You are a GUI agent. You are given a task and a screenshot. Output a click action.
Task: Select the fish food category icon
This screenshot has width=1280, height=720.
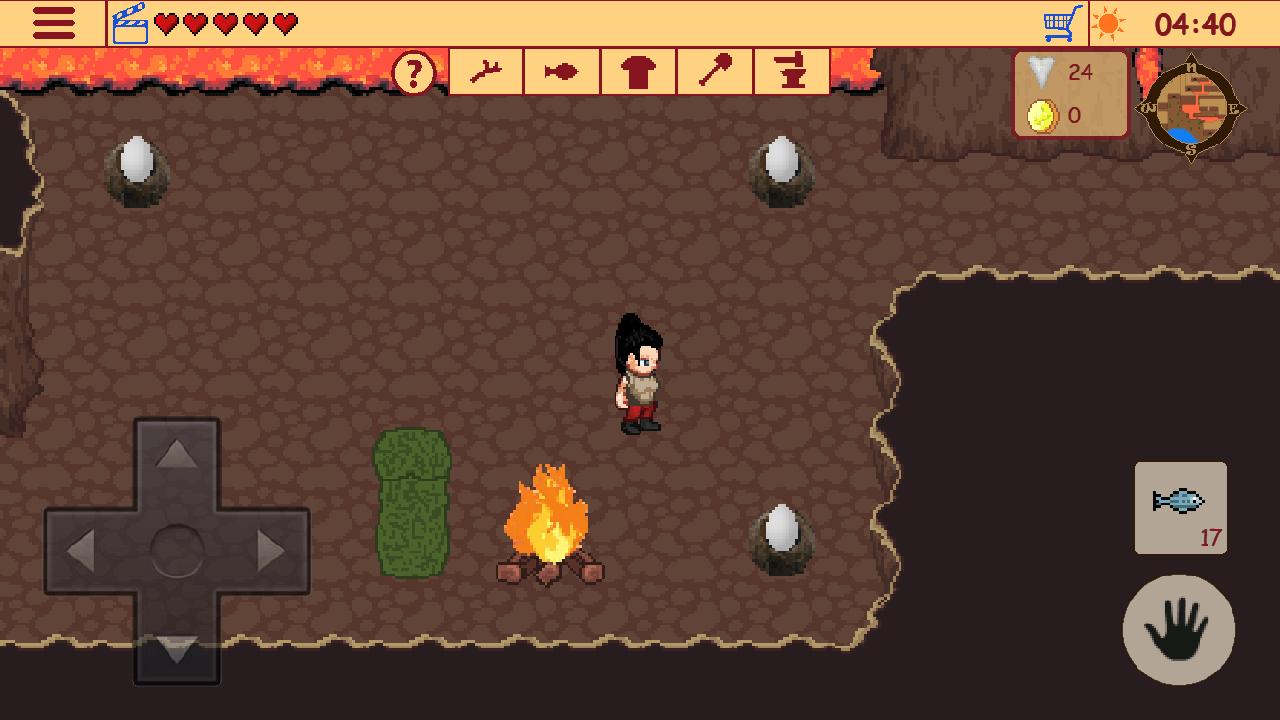pos(562,71)
